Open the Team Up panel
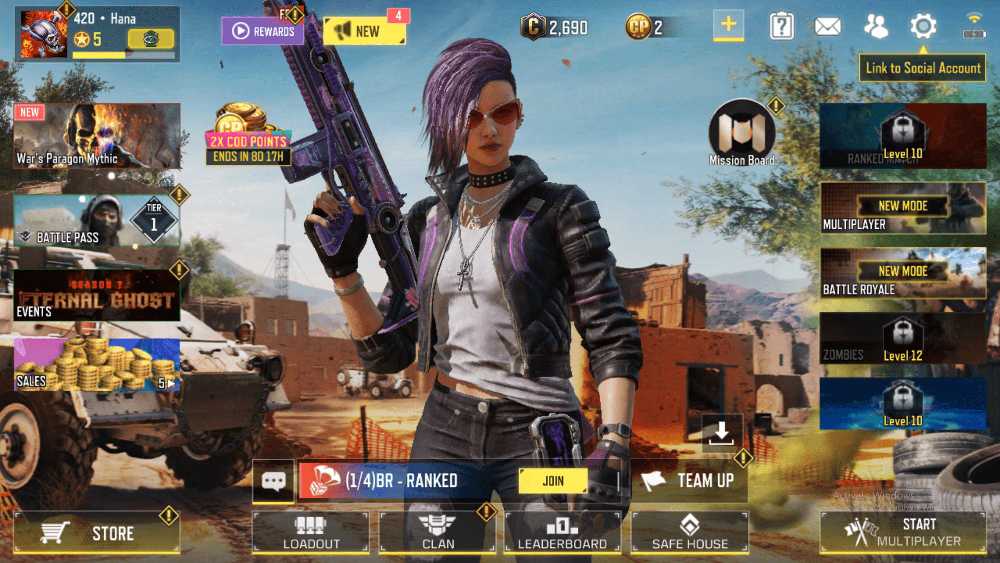The image size is (1000, 563). (x=690, y=480)
